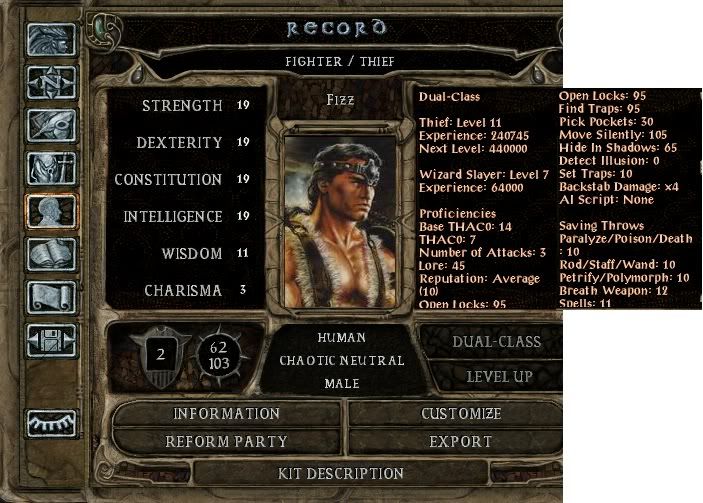Choose Reform Party
703x503 pixels.
coord(226,440)
